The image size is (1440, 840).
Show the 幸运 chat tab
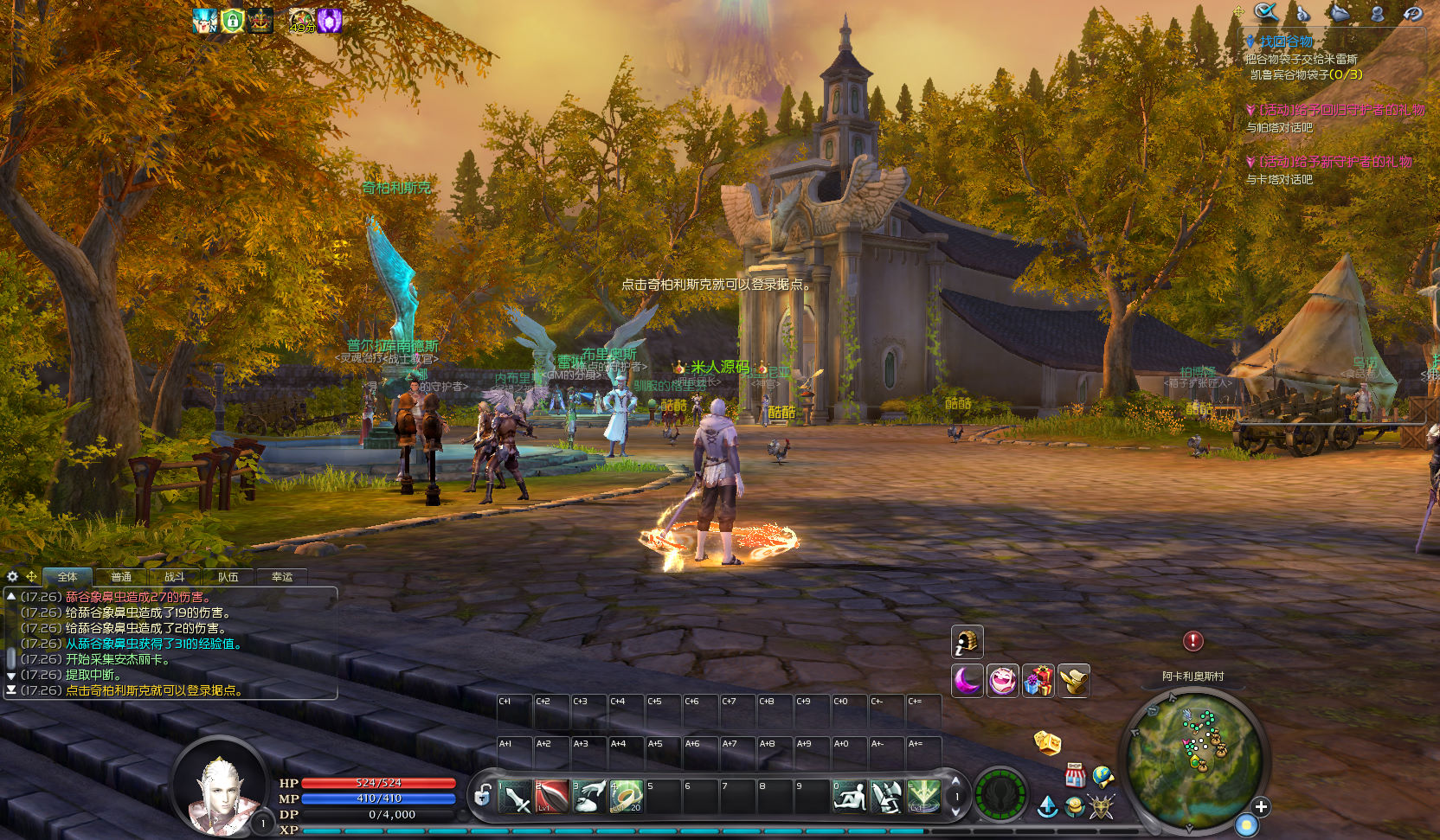coord(282,577)
